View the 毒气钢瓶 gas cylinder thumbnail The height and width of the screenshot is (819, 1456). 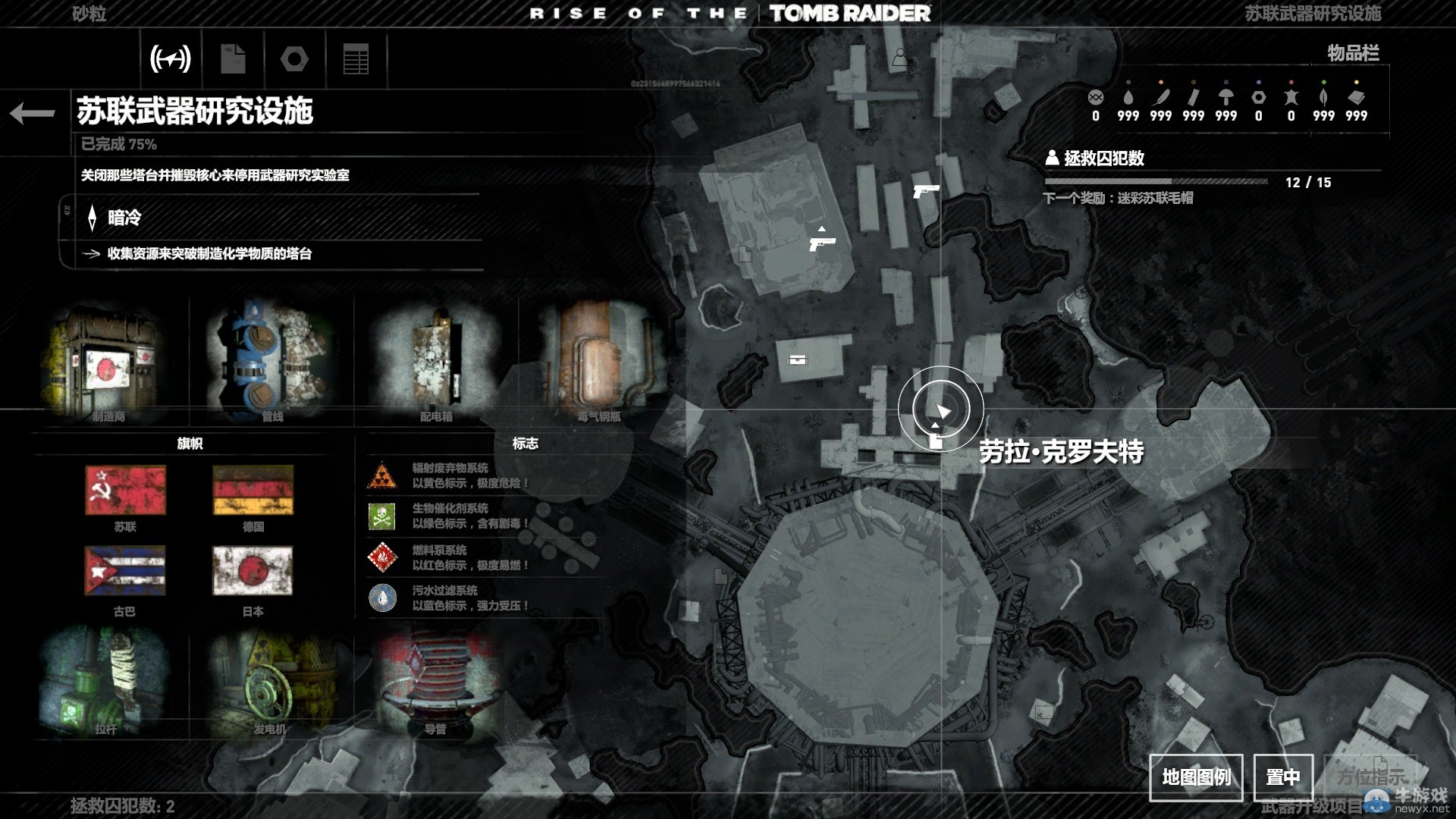click(x=599, y=360)
